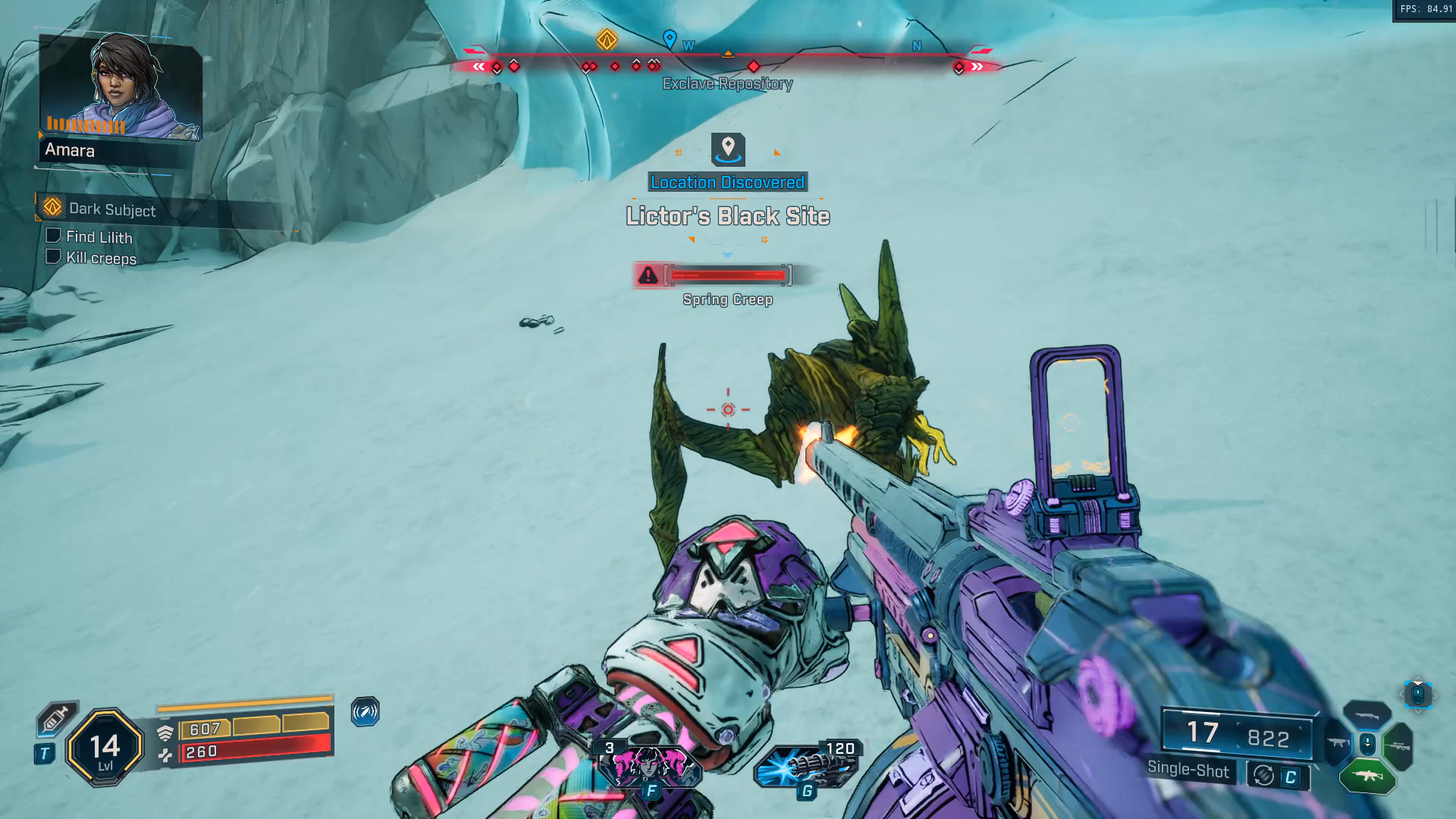The height and width of the screenshot is (819, 1456).
Task: Open the Dark Subject quest tracker
Action: (111, 209)
